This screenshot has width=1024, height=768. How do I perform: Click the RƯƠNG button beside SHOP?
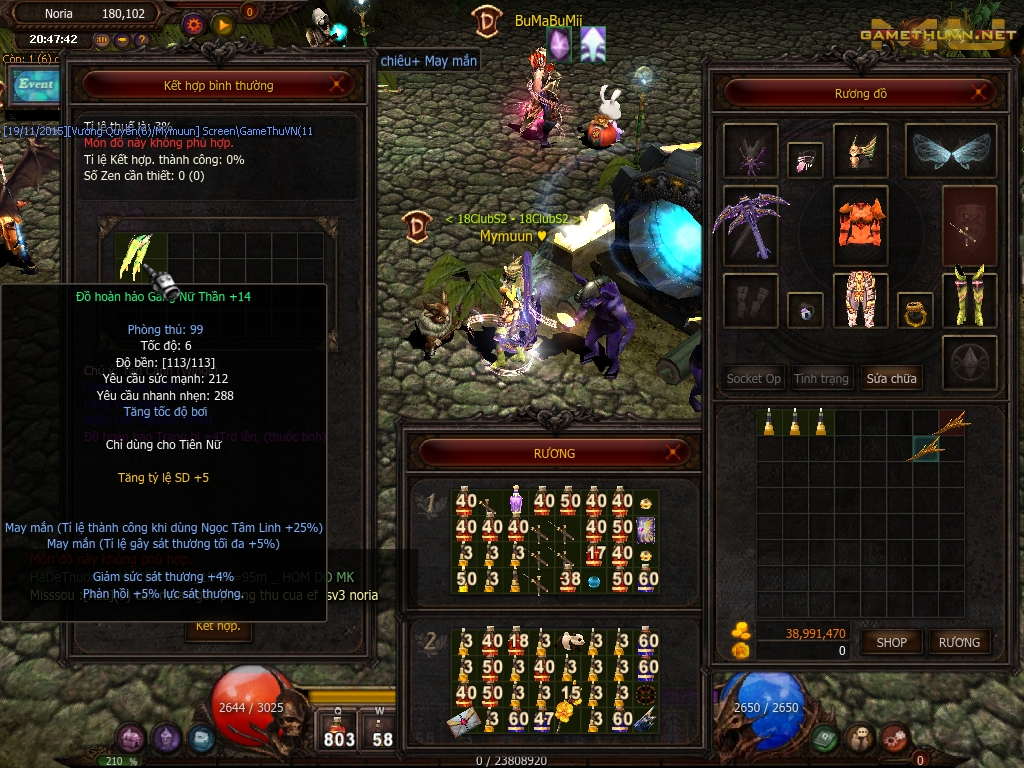[x=959, y=642]
